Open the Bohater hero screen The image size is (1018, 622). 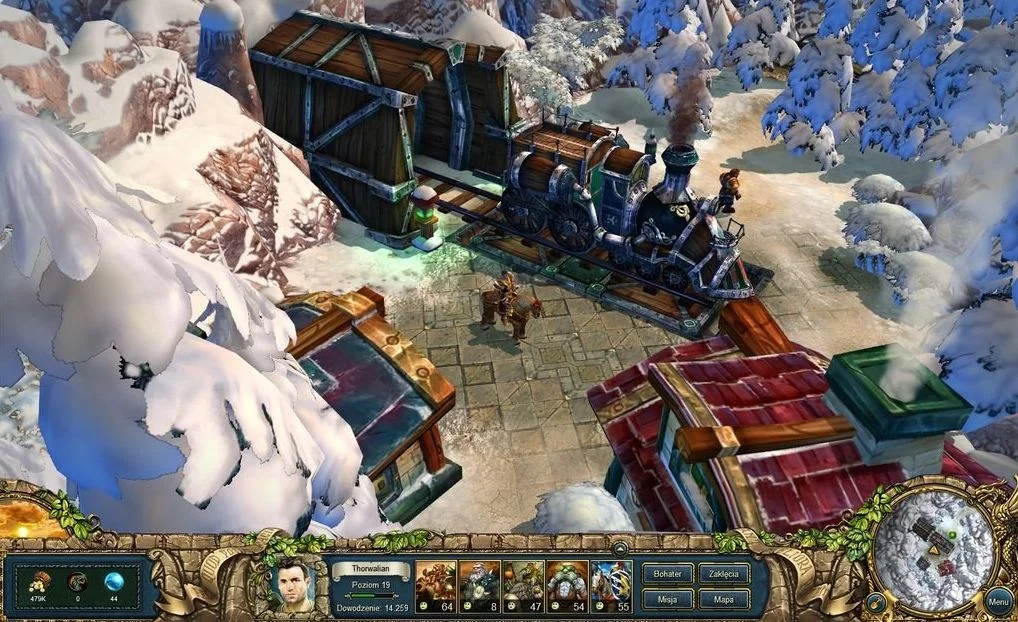[667, 574]
